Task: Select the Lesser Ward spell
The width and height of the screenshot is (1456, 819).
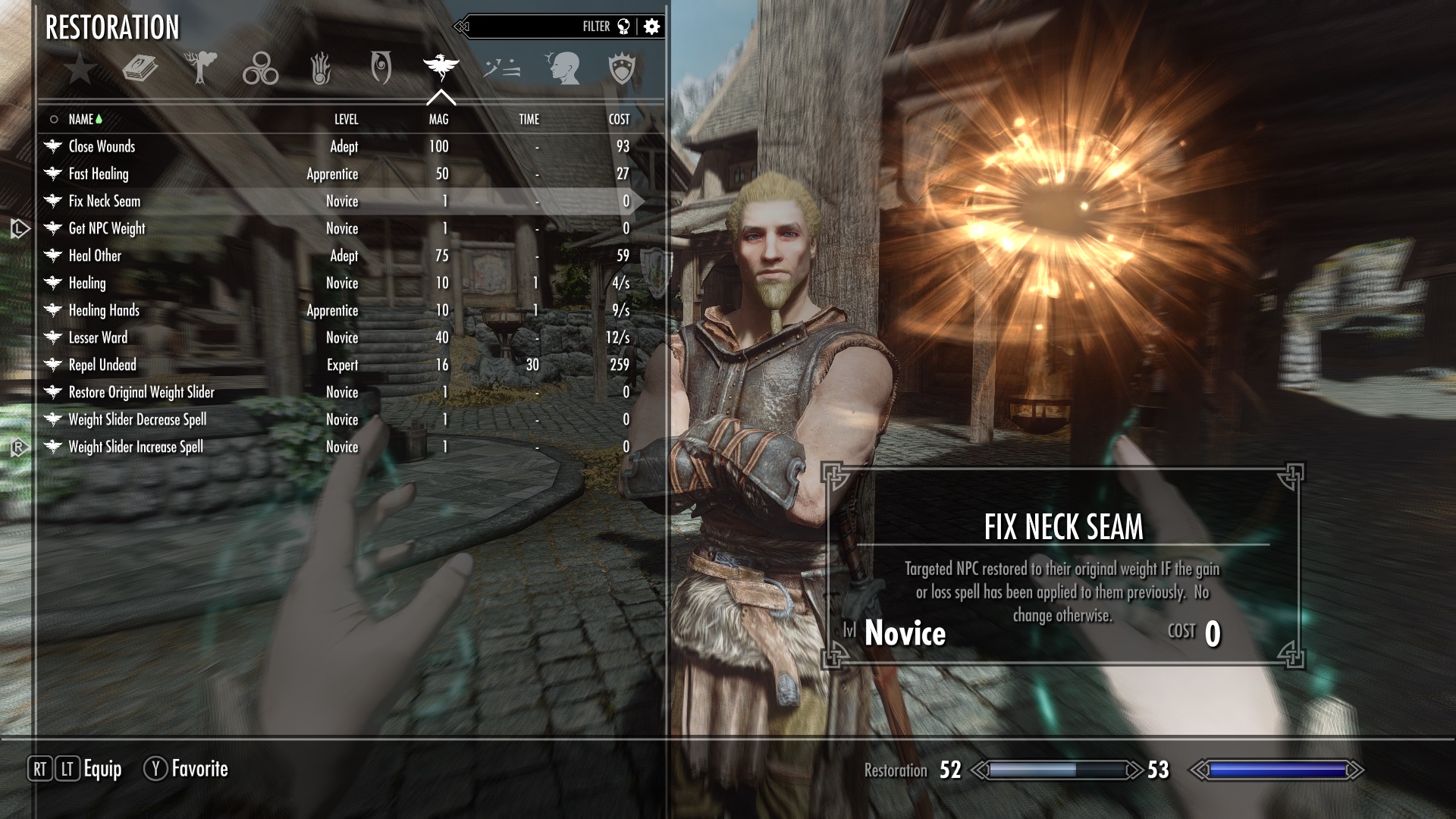Action: tap(98, 337)
